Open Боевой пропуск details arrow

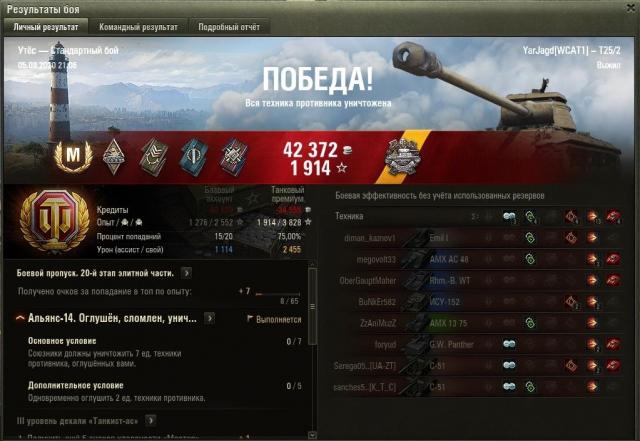tap(187, 271)
